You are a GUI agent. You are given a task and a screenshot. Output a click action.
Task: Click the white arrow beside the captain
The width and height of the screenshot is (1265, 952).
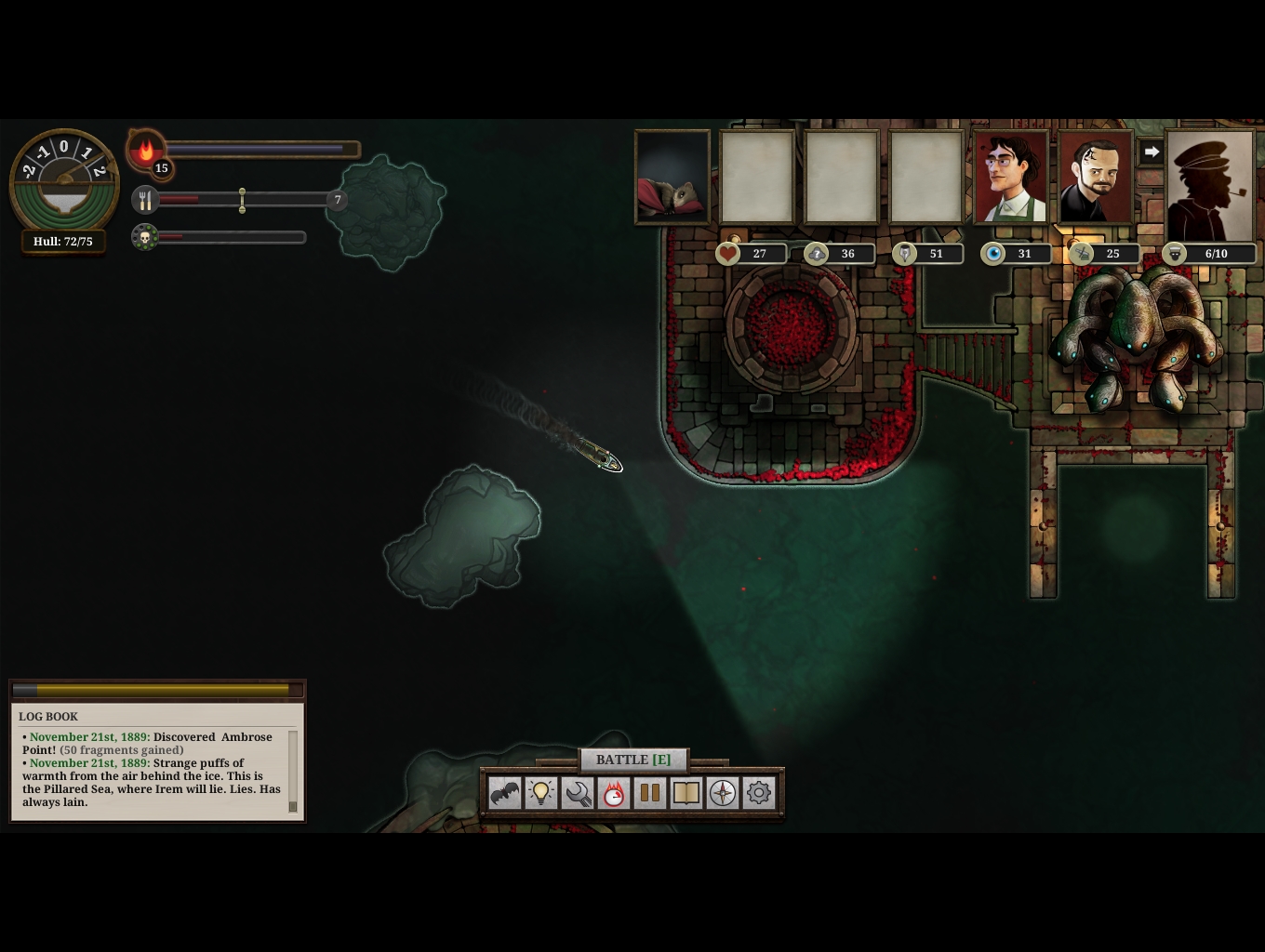[1152, 152]
